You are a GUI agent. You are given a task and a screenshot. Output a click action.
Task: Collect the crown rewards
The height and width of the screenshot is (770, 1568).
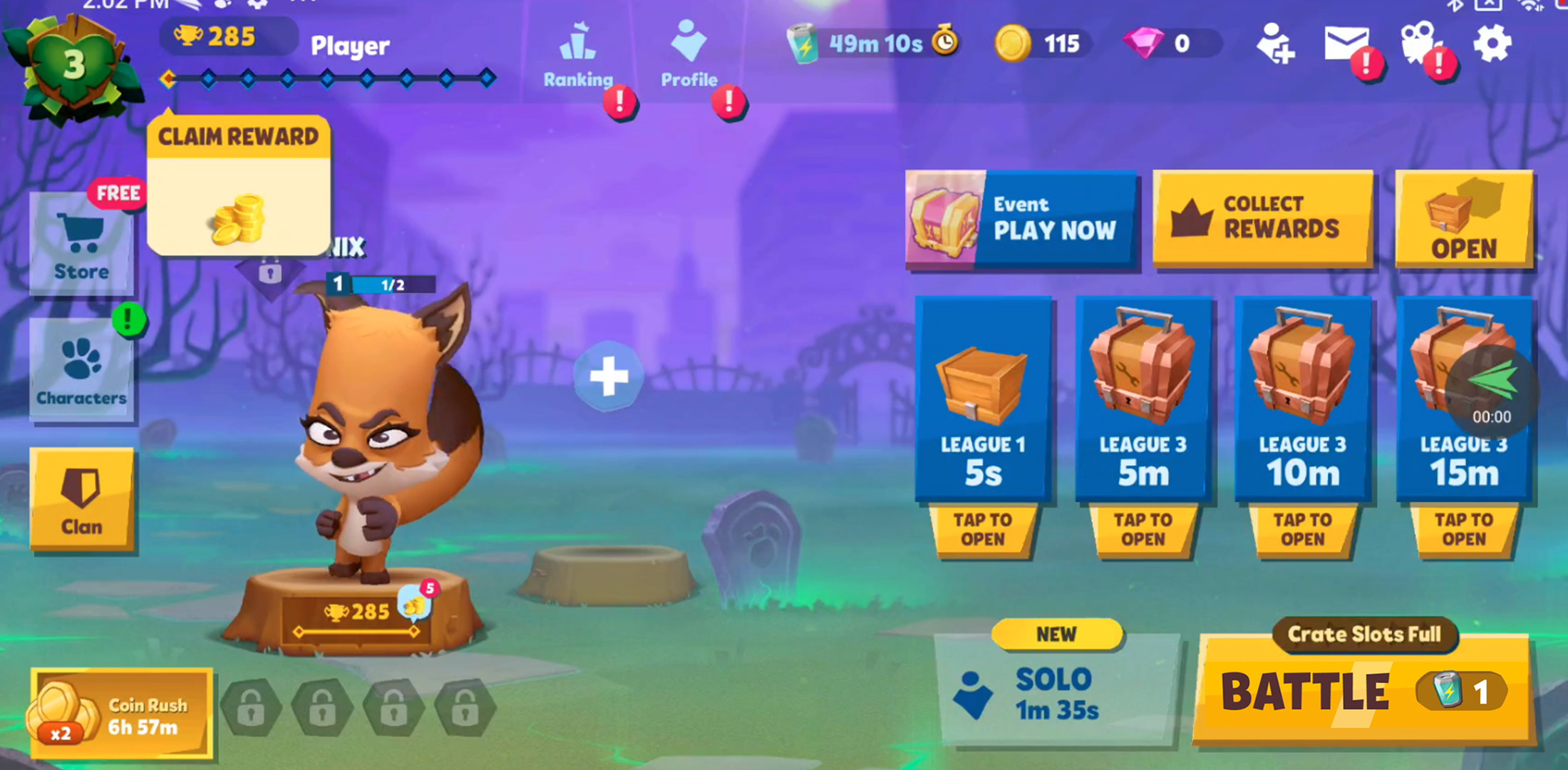[x=1262, y=217]
